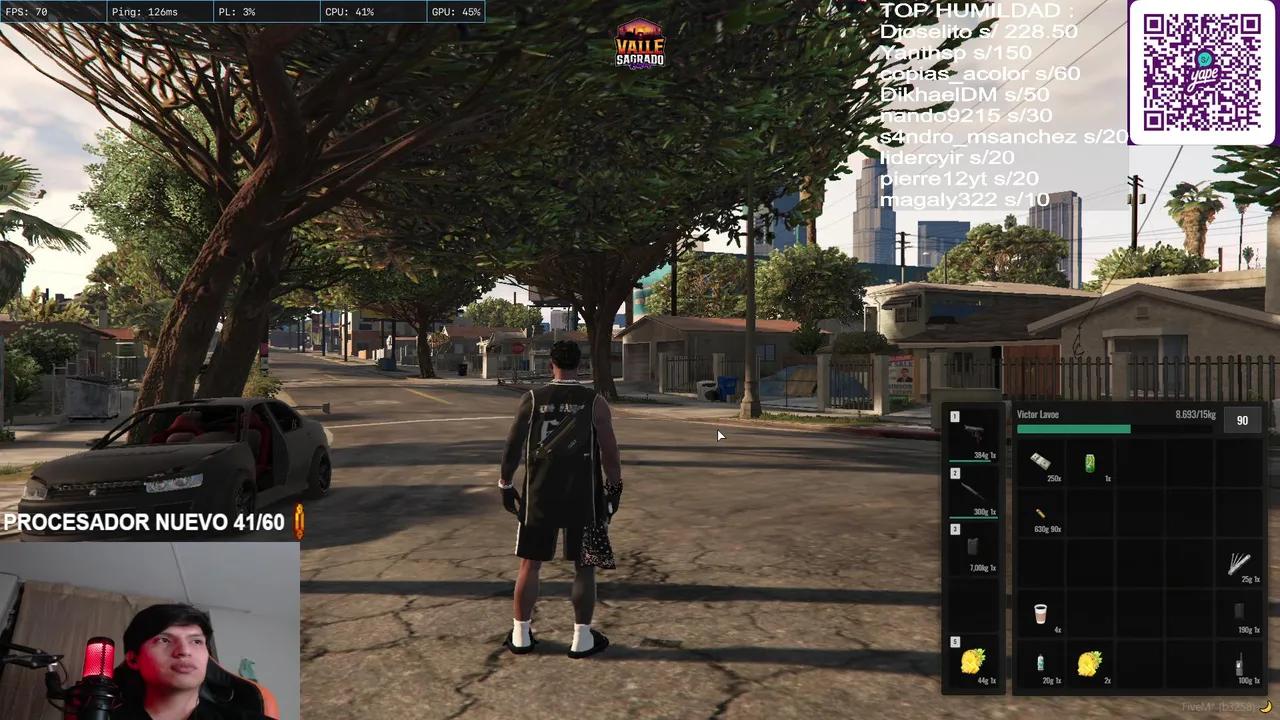The width and height of the screenshot is (1280, 720).
Task: Click the bullet ammo stack (90x)
Action: [1038, 513]
